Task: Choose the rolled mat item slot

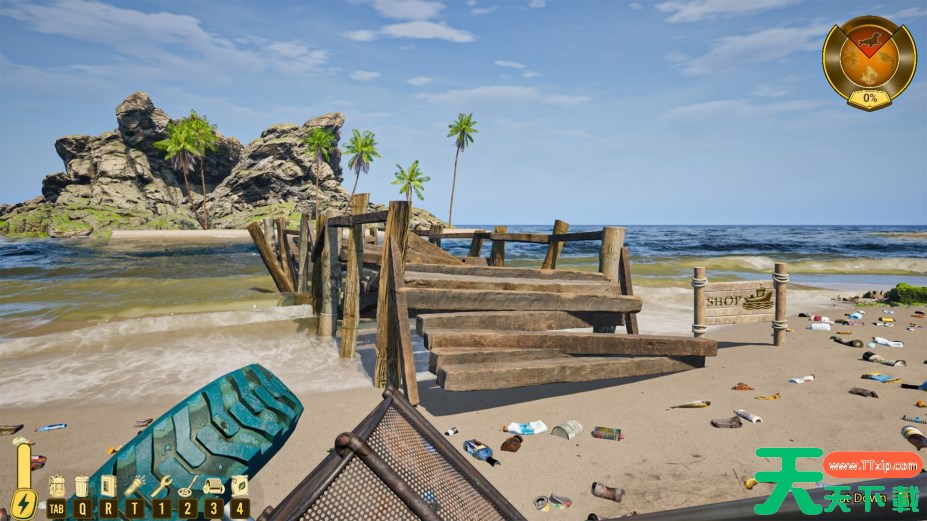Action: point(213,487)
